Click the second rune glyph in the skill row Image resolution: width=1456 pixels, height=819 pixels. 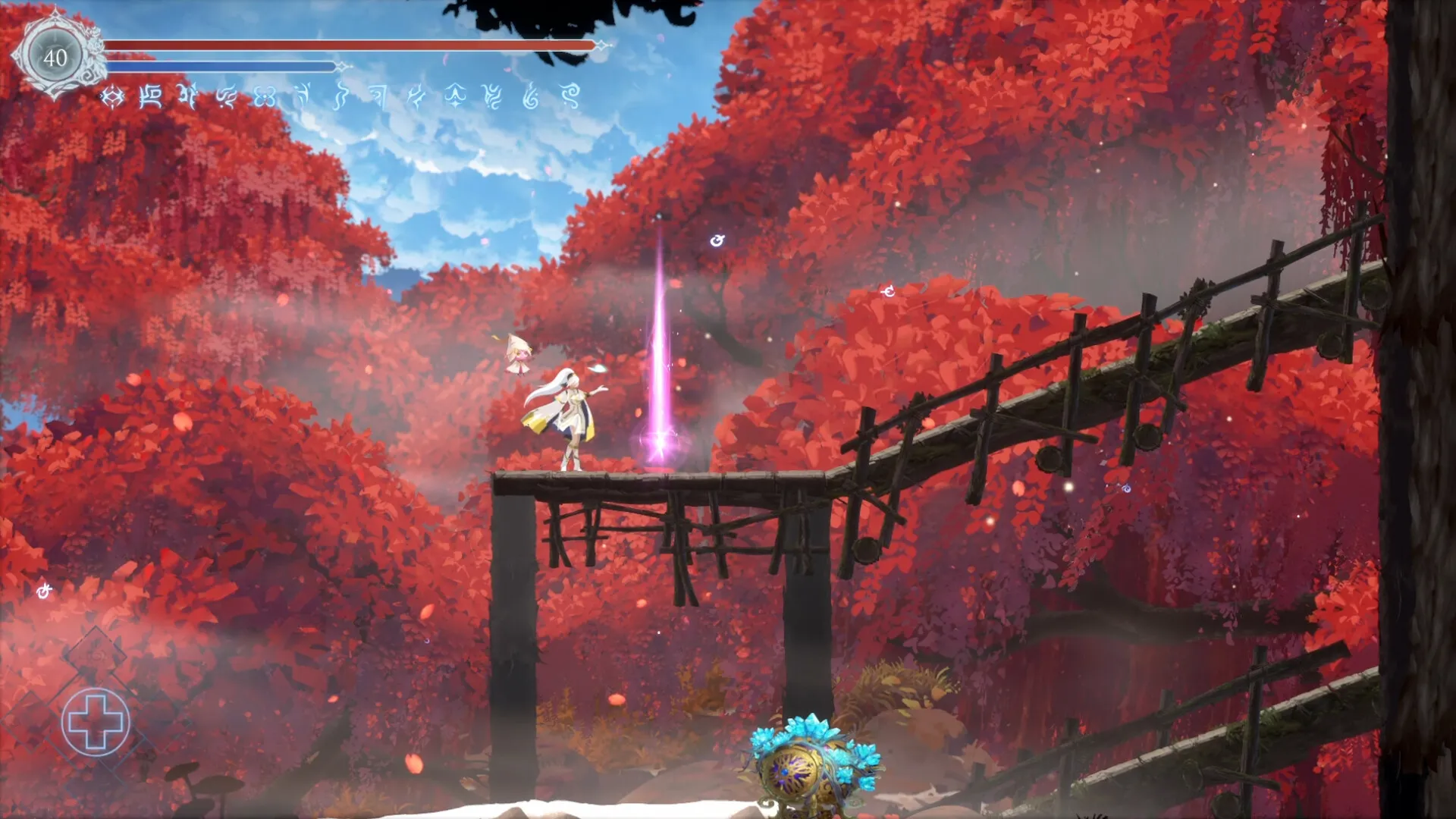tap(152, 97)
